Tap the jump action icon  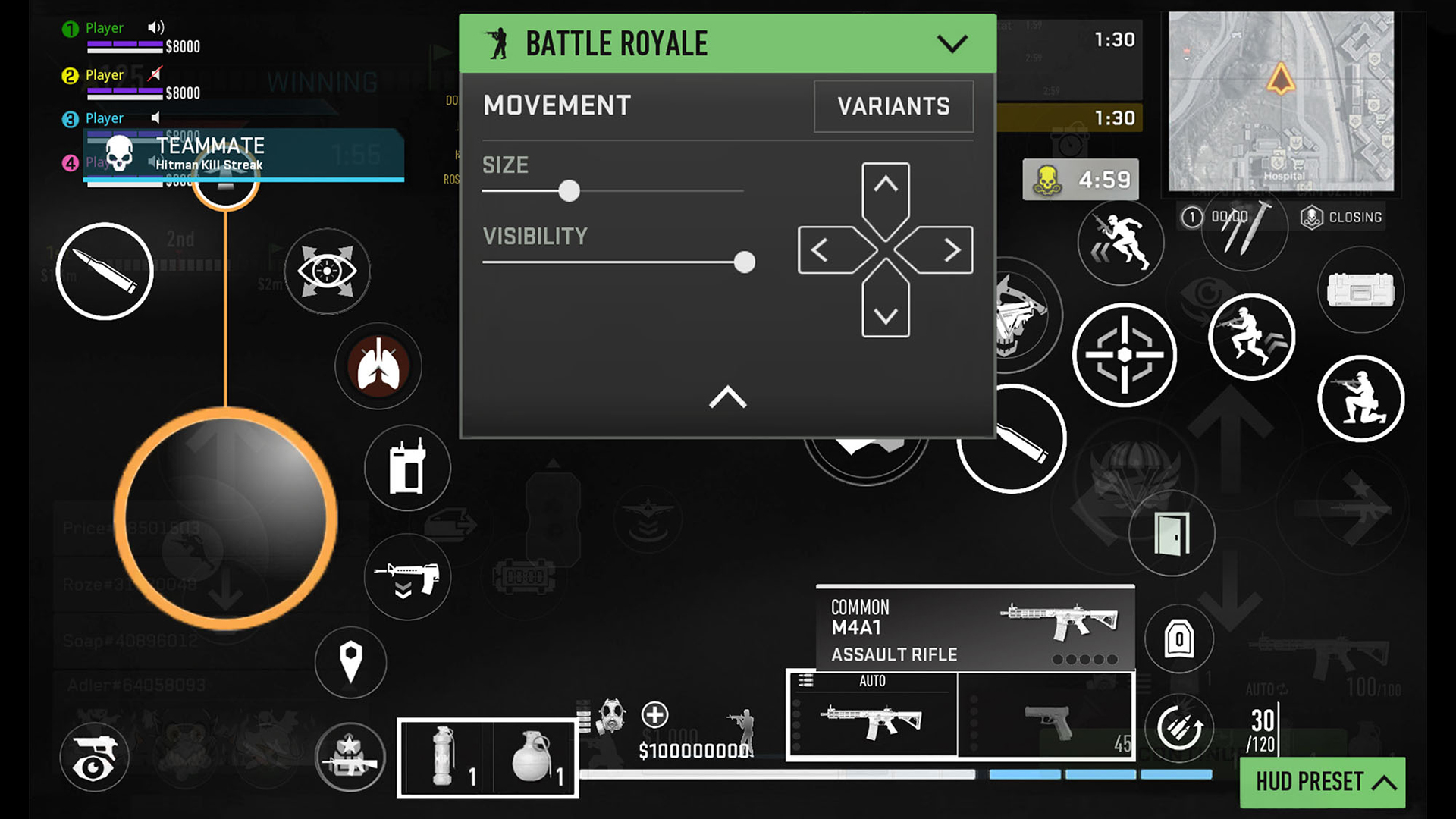click(1252, 336)
